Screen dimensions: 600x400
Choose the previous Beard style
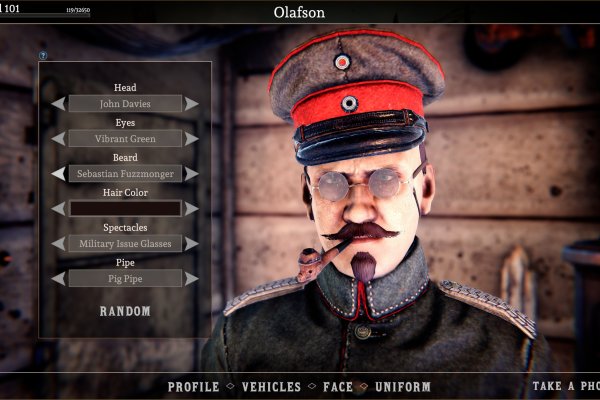tap(59, 173)
